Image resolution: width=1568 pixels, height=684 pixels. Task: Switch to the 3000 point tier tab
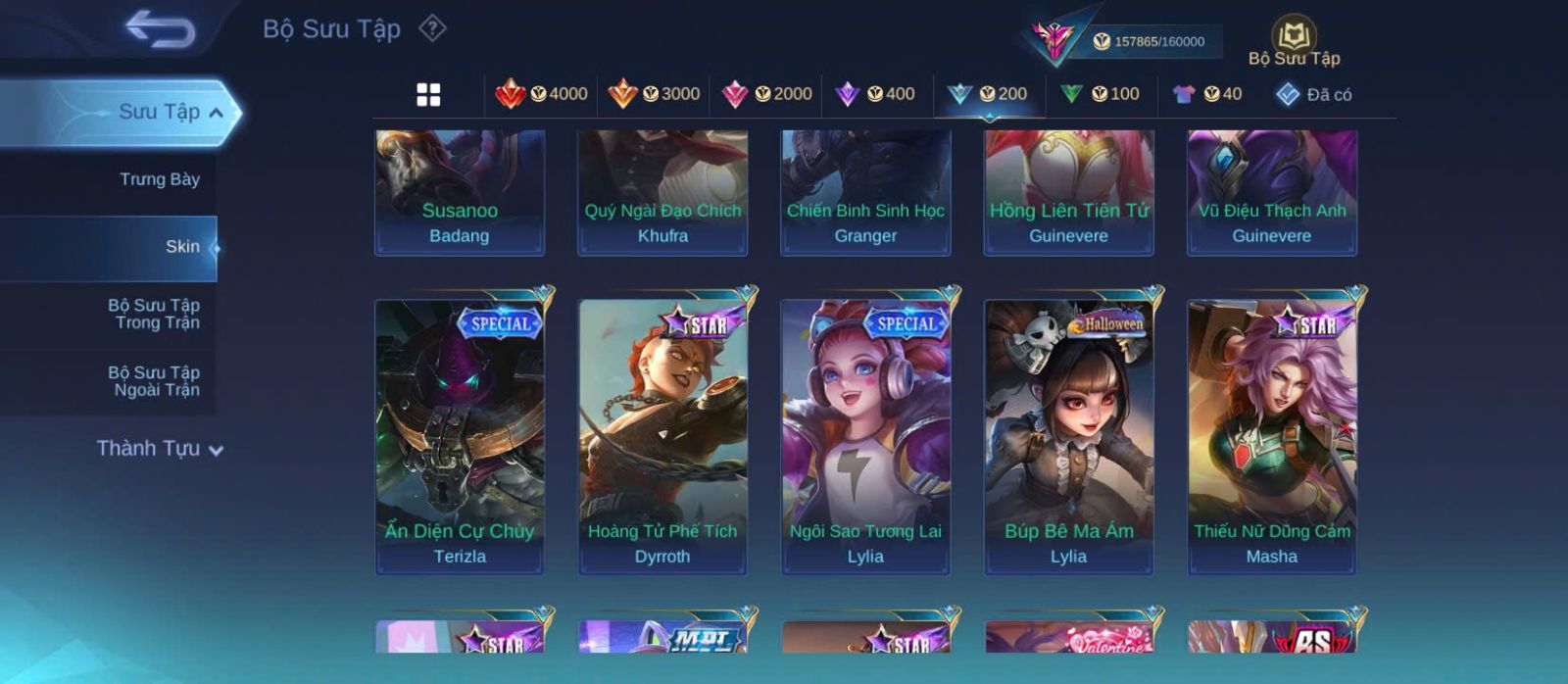pos(655,94)
